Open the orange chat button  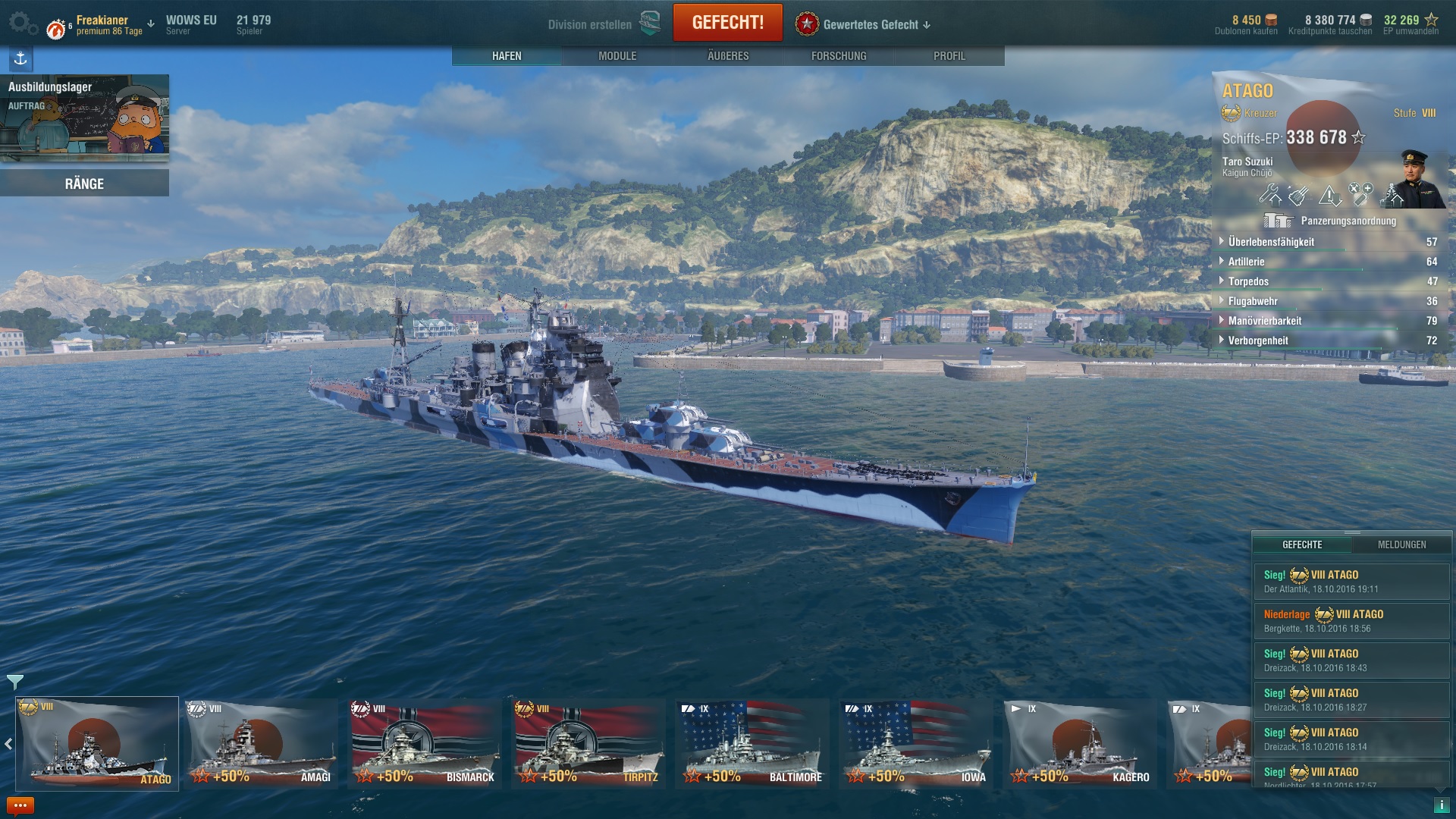click(x=20, y=805)
